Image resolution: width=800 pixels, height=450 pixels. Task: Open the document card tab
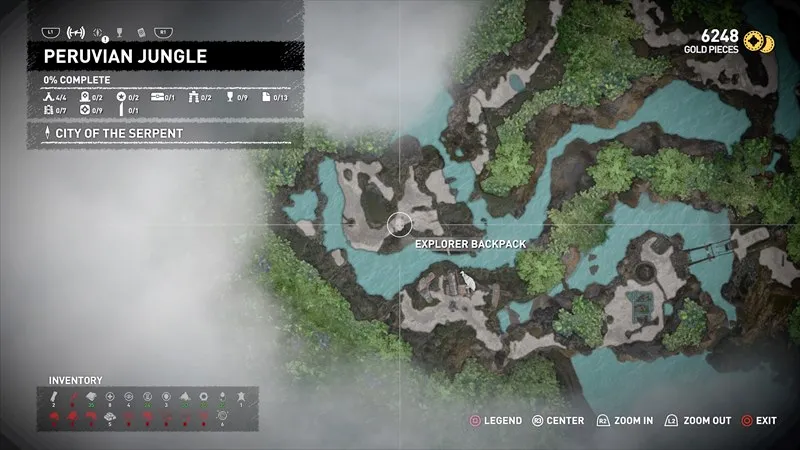[x=141, y=31]
